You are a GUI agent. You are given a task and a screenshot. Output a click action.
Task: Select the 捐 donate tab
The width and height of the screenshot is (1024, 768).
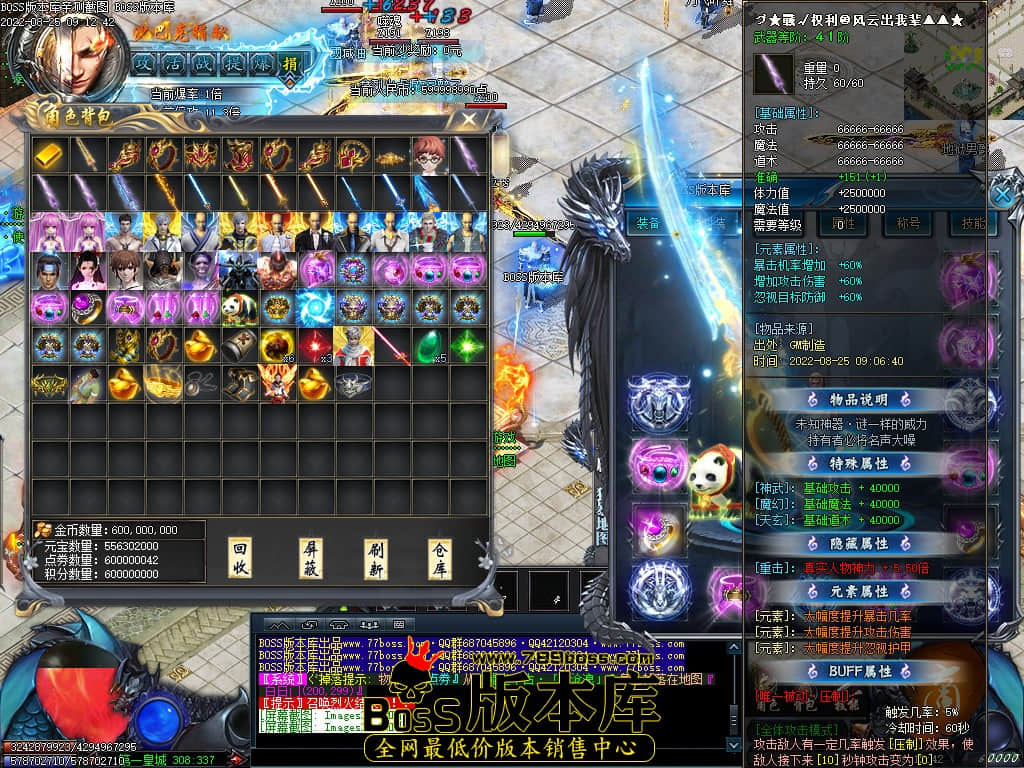pos(292,63)
